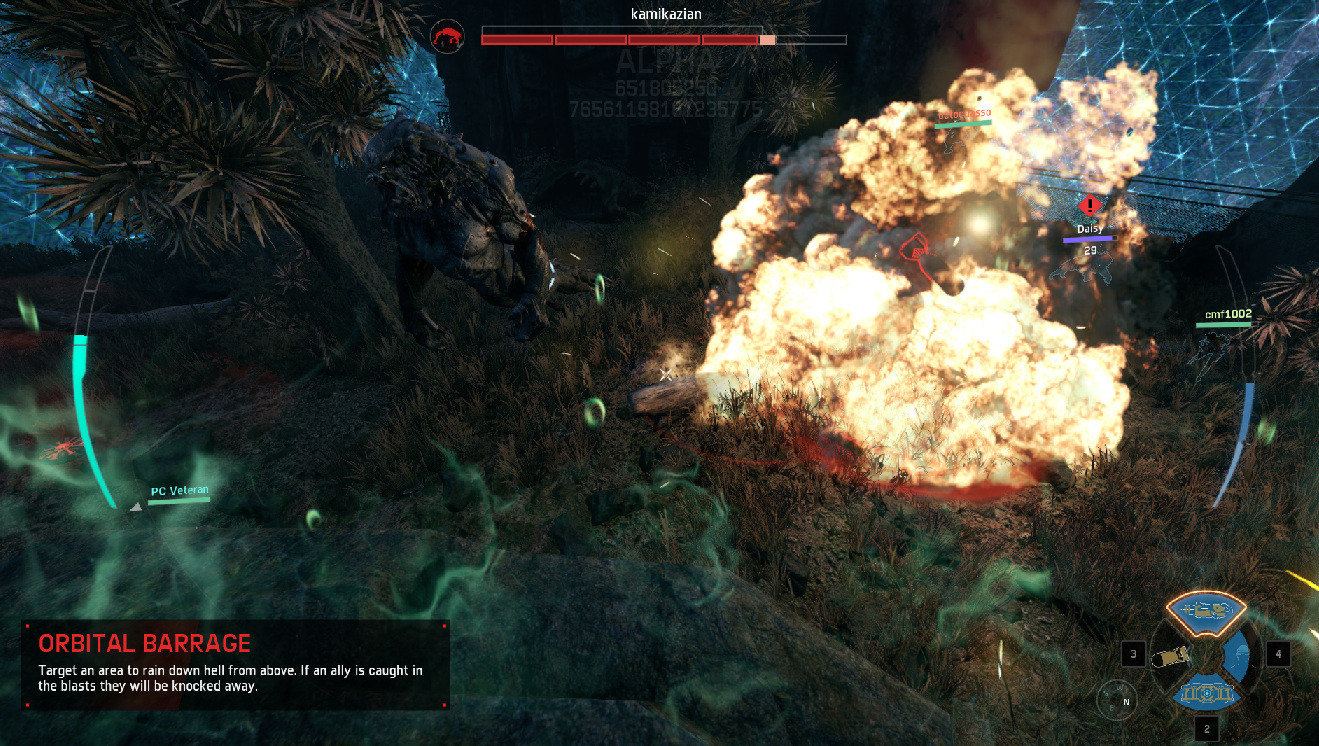Click the red monster icon beside kamikazian's bar

pyautogui.click(x=447, y=37)
